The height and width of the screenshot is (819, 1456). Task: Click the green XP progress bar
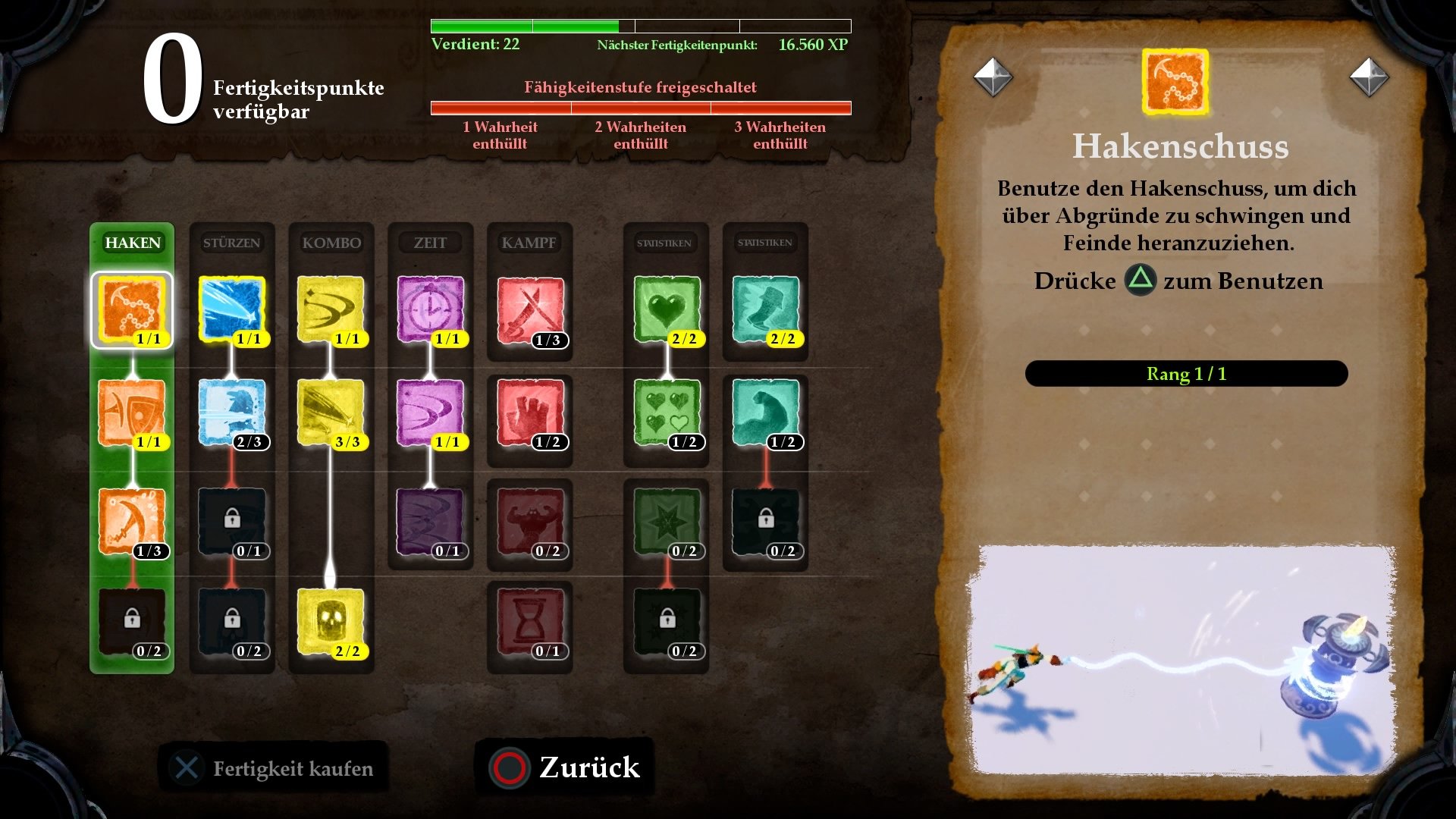tap(523, 24)
